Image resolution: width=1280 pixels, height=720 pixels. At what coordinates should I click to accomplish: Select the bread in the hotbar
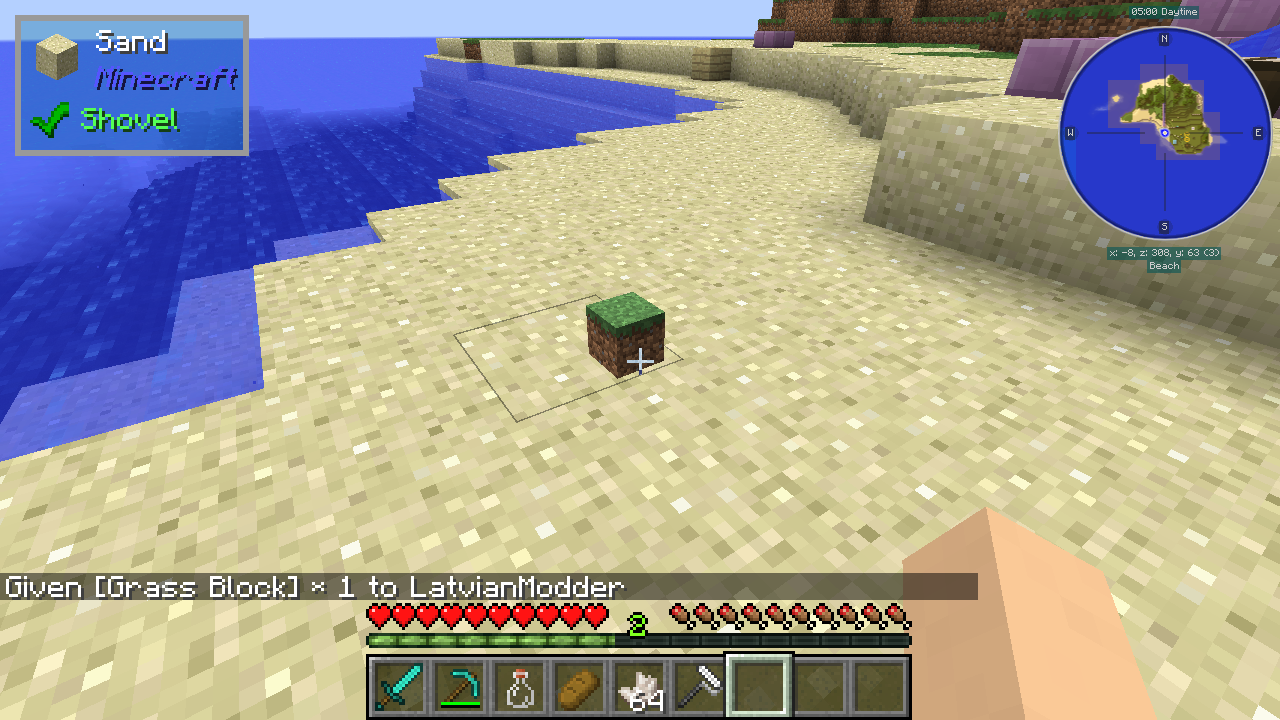coord(578,687)
